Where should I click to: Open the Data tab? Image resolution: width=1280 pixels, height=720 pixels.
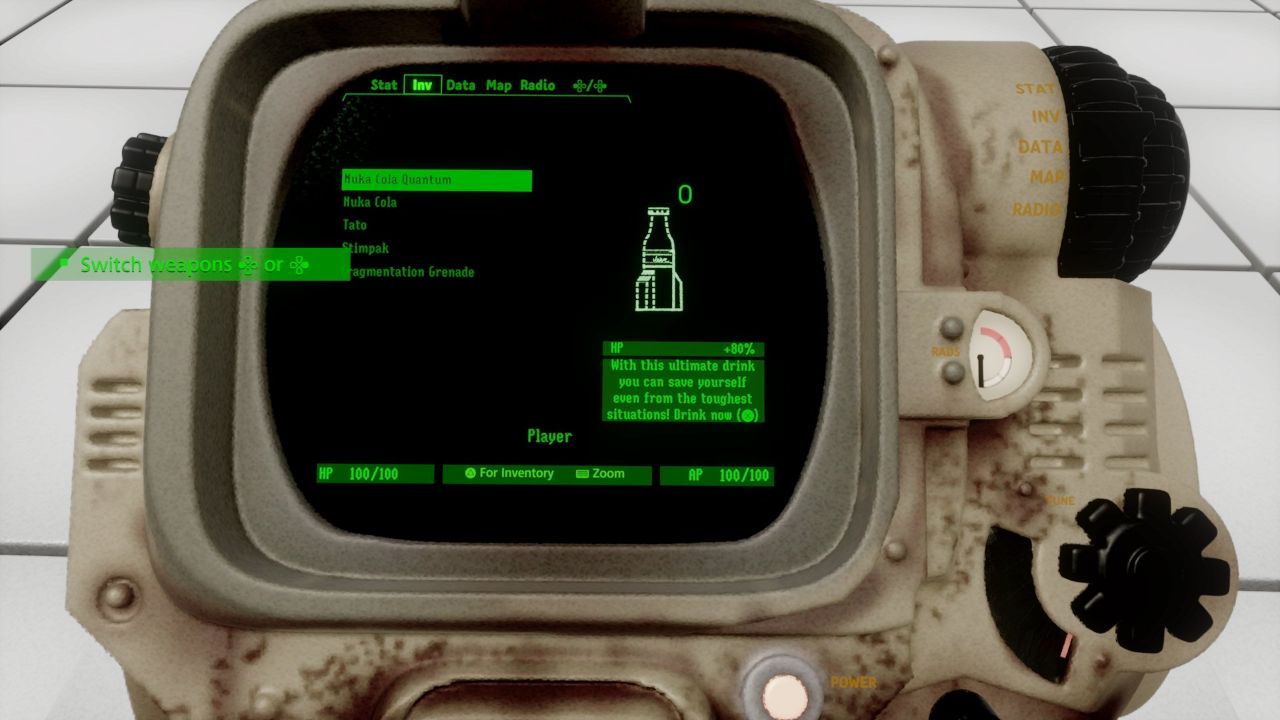click(x=460, y=85)
